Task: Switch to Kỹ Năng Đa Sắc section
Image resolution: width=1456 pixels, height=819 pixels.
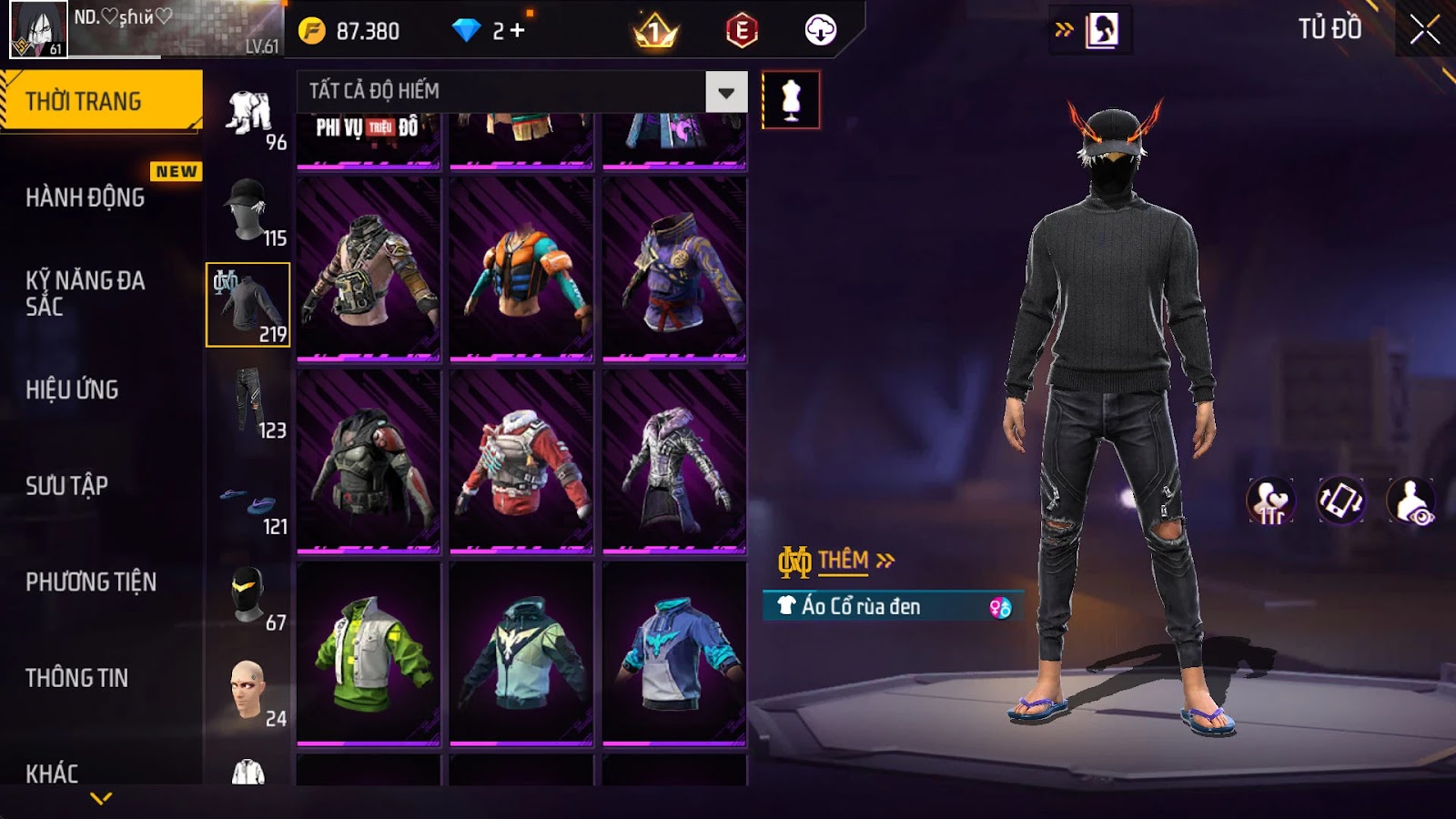Action: [85, 293]
